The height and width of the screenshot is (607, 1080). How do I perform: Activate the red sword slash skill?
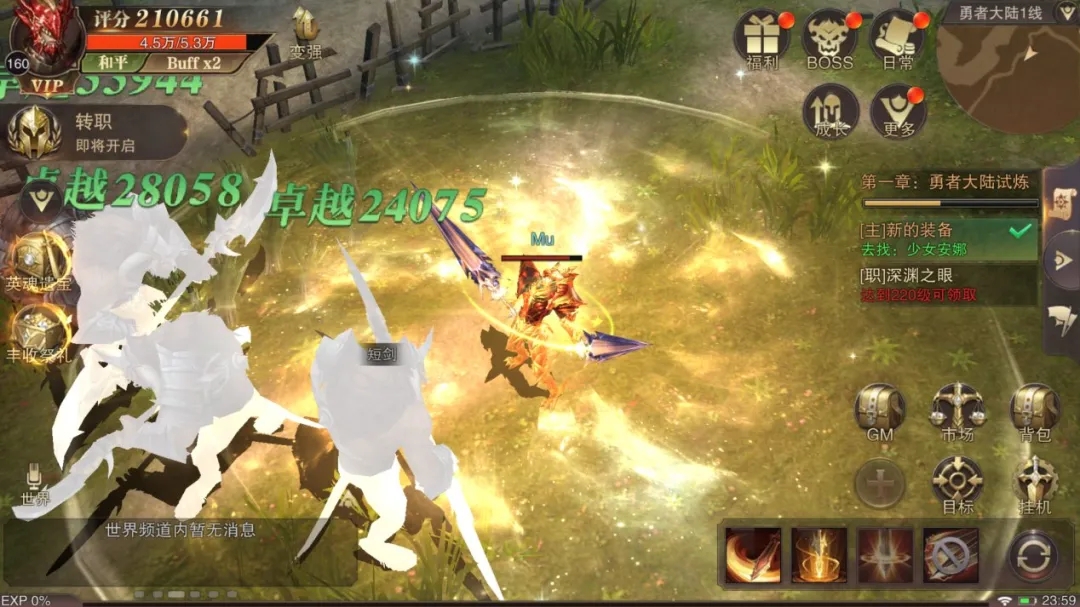point(753,555)
